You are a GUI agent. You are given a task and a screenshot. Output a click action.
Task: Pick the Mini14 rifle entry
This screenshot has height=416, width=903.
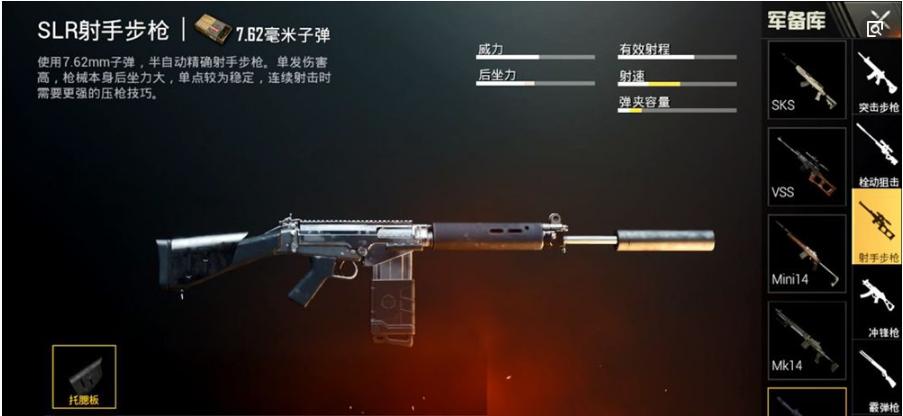pyautogui.click(x=806, y=252)
